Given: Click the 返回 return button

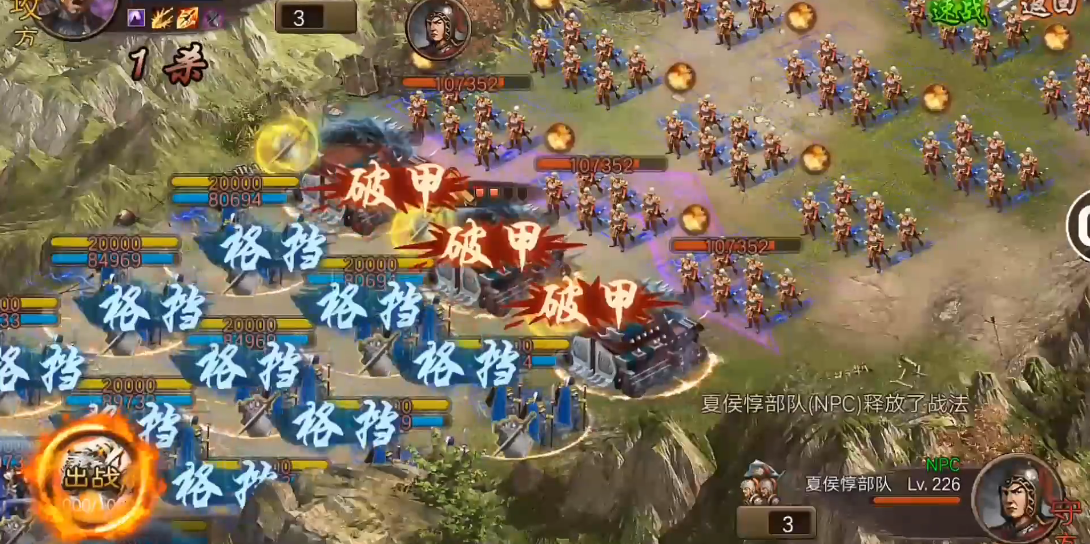Looking at the screenshot, I should [1050, 8].
